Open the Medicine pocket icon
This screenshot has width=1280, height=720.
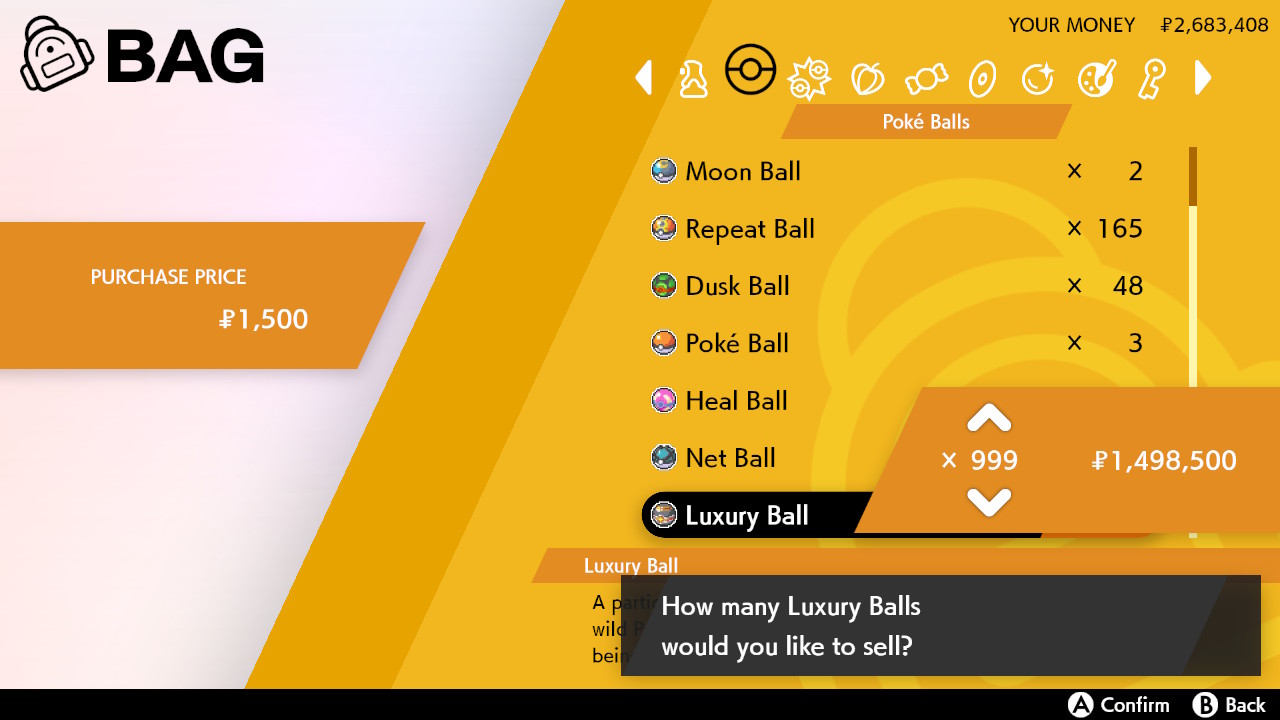[x=694, y=78]
